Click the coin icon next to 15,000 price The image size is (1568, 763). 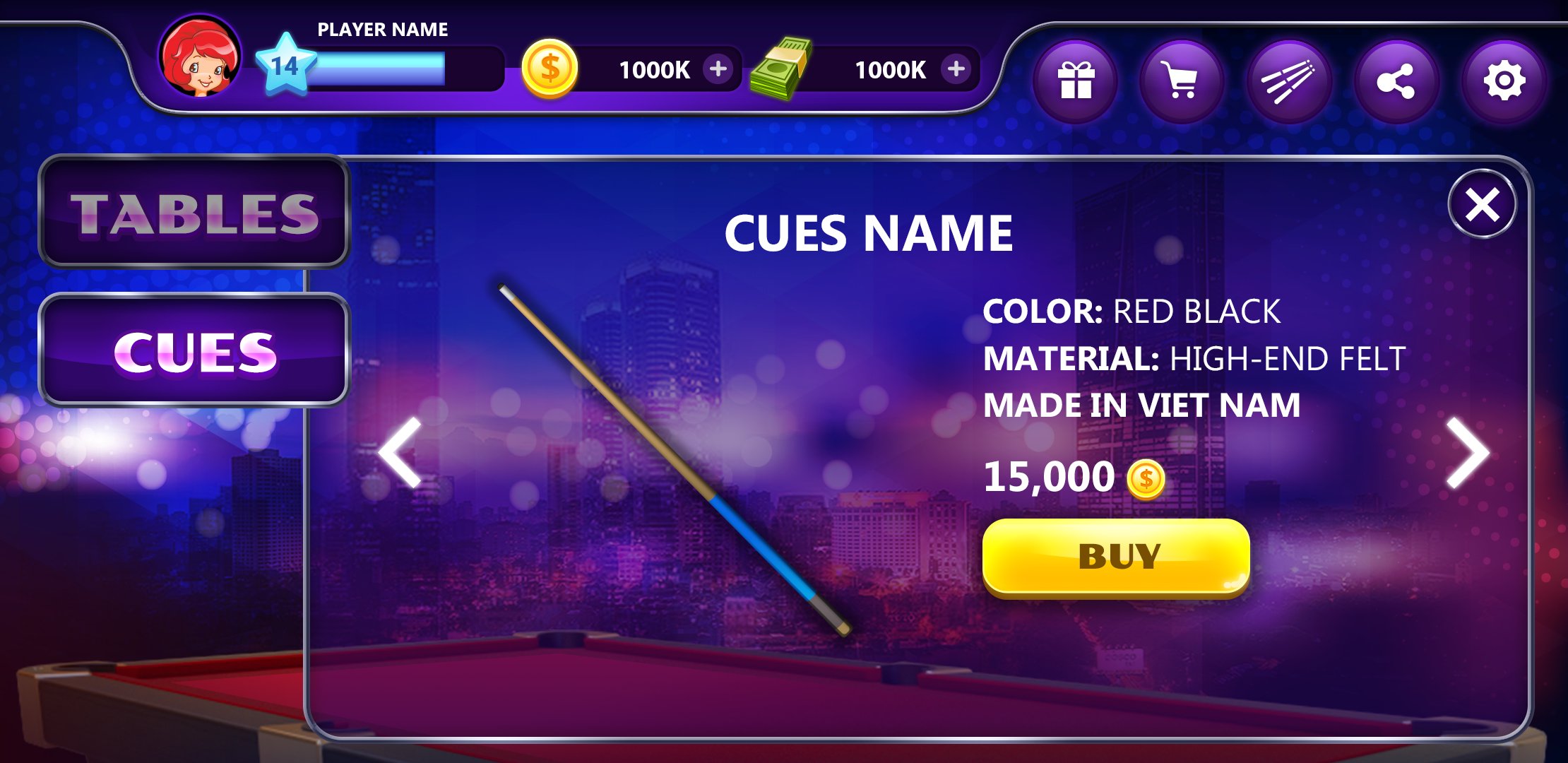(x=1147, y=478)
